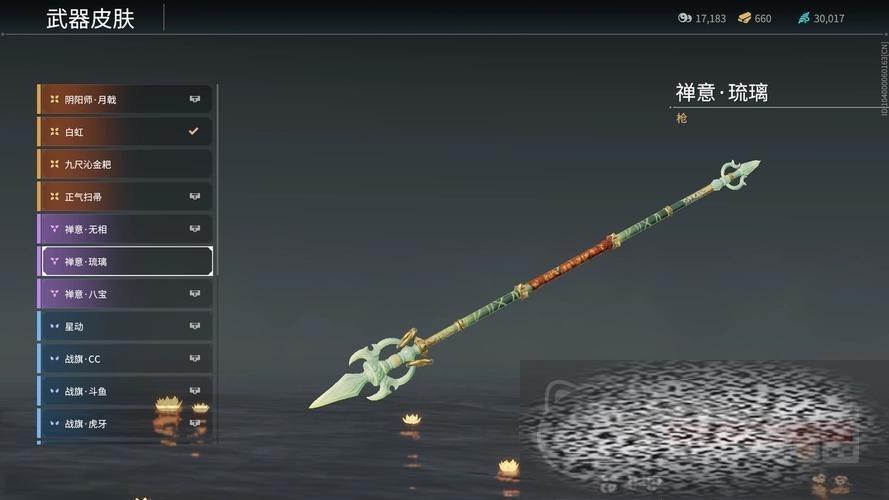Screen dimensions: 889x500
Task: Select the 战旗·斗鱼 skin entry
Action: [125, 391]
